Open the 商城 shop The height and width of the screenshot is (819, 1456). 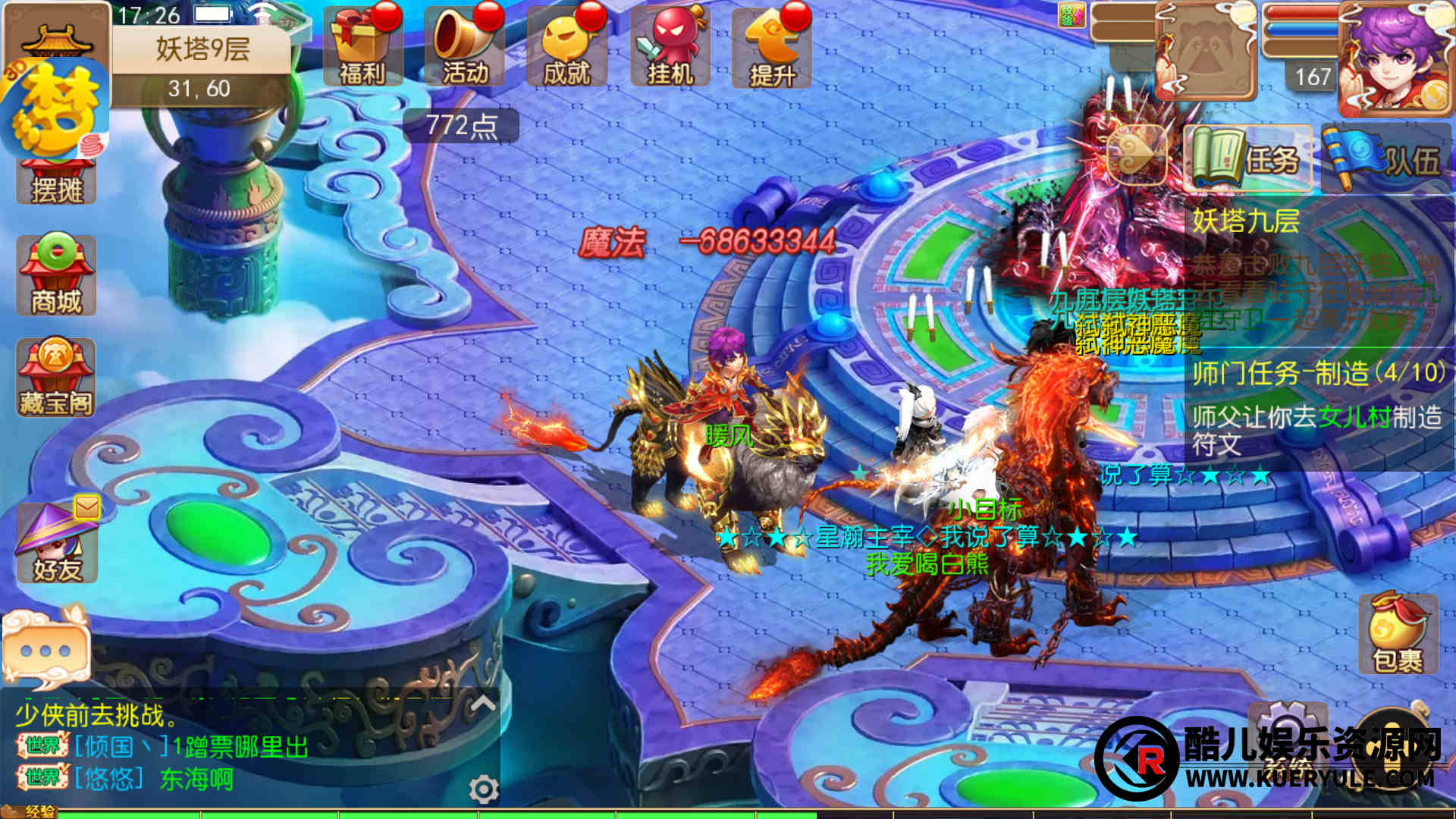tap(56, 275)
